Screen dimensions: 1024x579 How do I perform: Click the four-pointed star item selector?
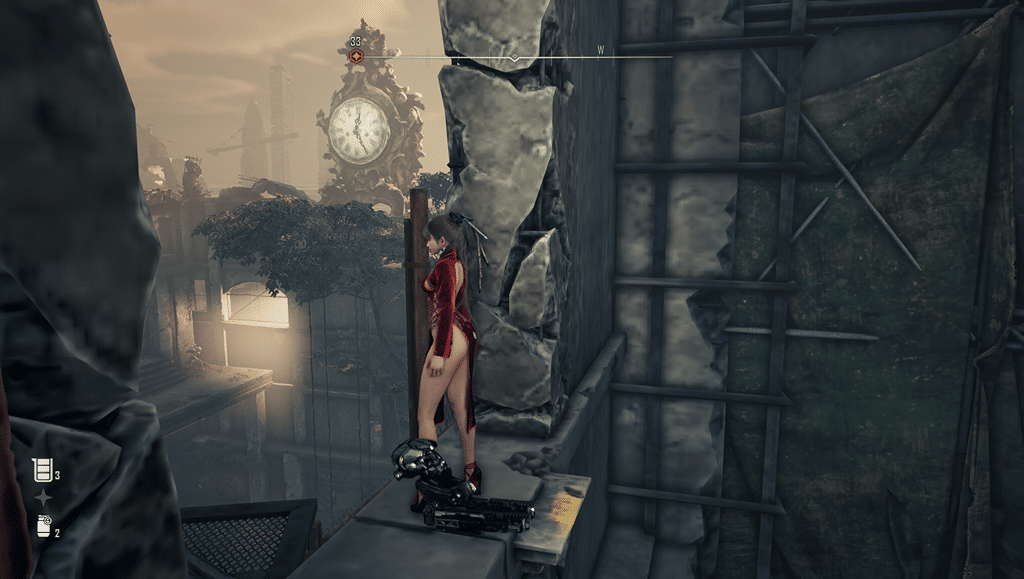[43, 498]
